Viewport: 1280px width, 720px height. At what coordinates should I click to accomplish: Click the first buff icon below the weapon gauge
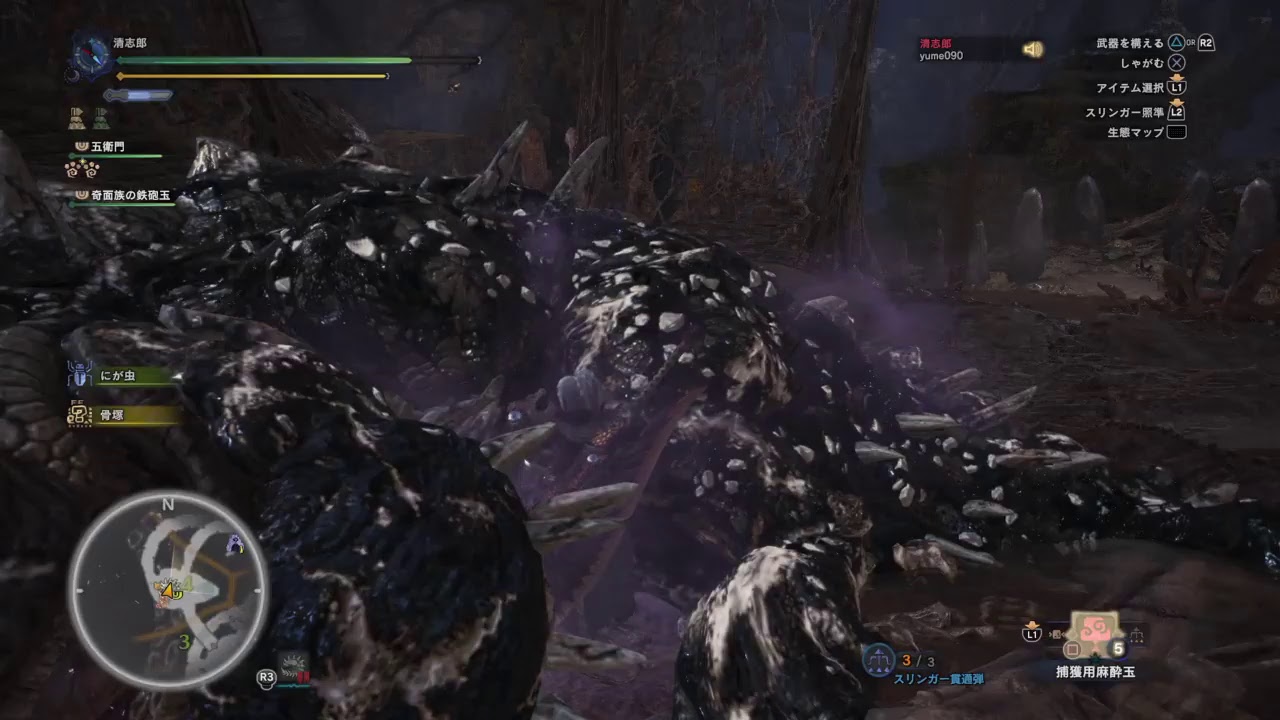[76, 117]
